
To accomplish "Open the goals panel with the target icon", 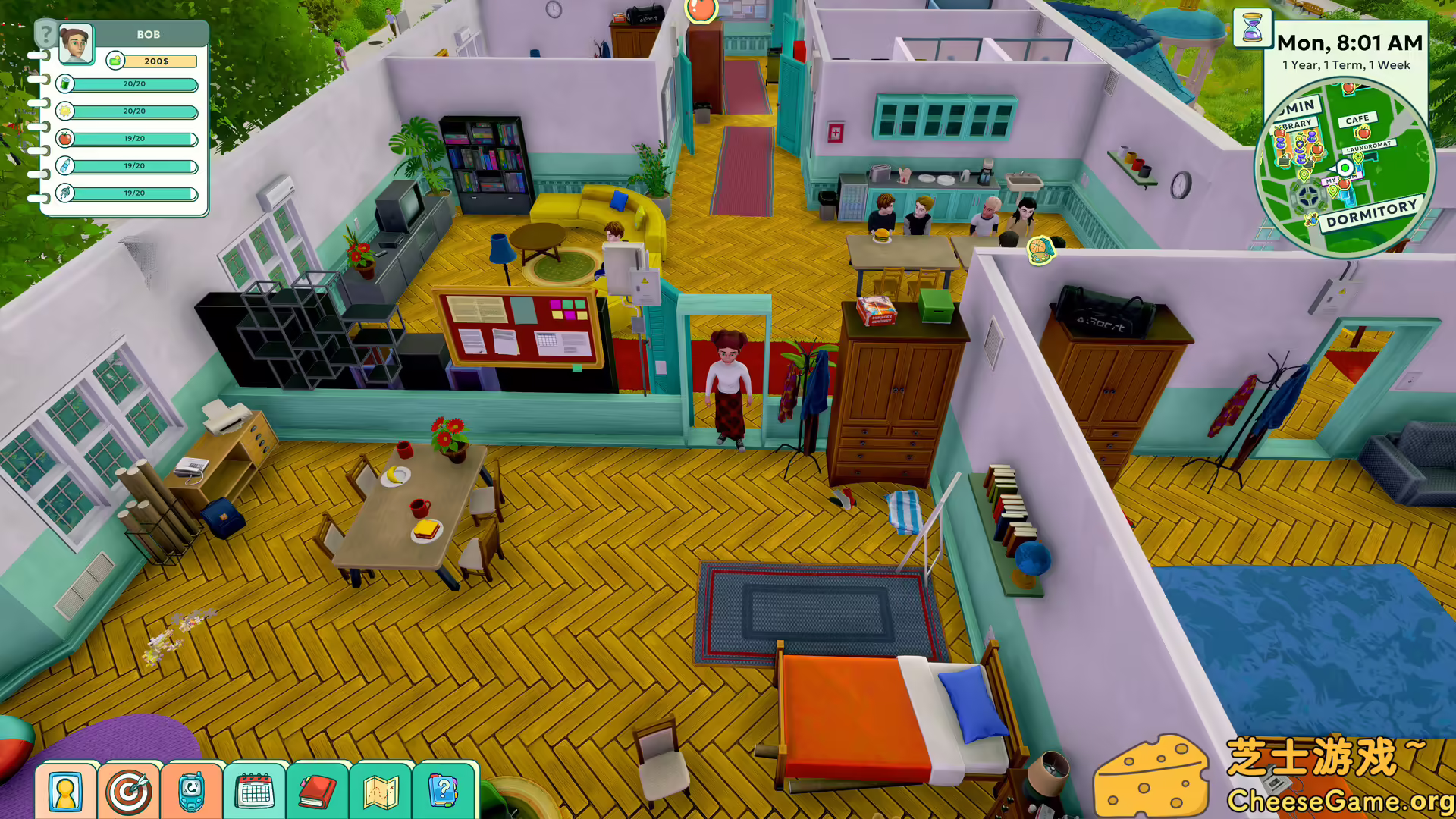I will [x=129, y=790].
